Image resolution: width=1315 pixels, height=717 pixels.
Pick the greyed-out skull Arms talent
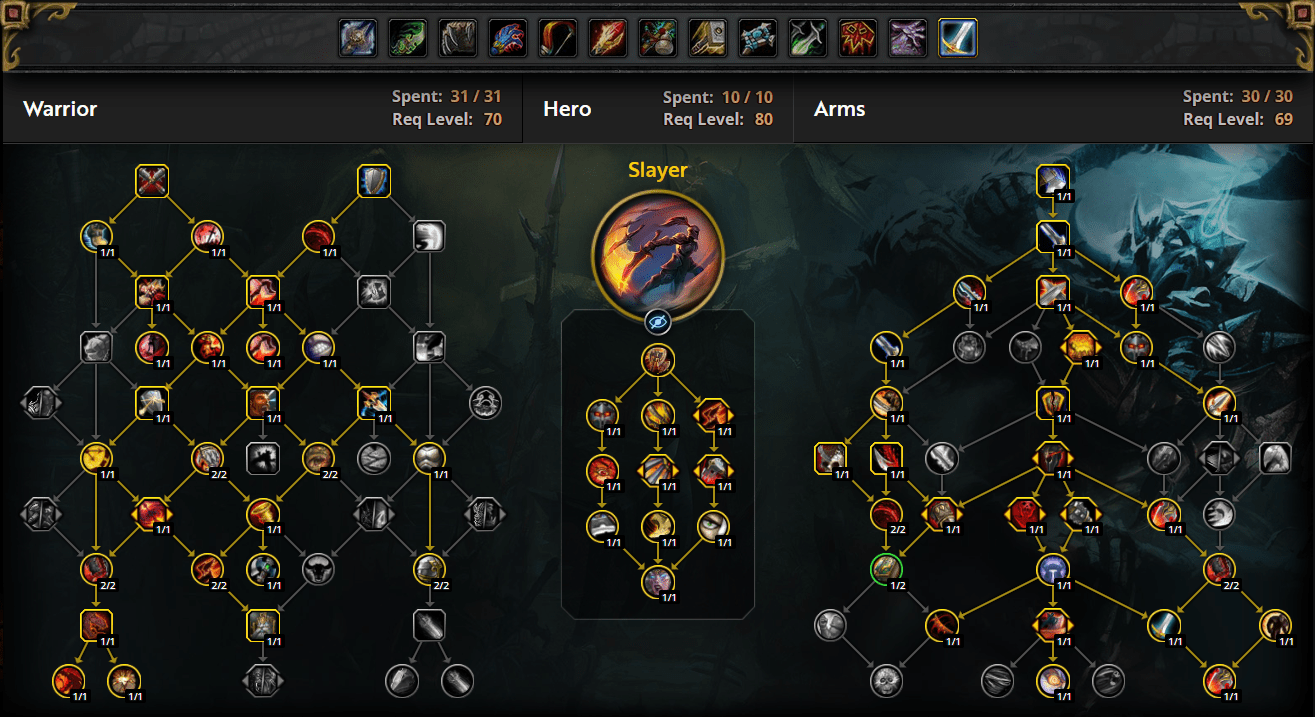886,680
